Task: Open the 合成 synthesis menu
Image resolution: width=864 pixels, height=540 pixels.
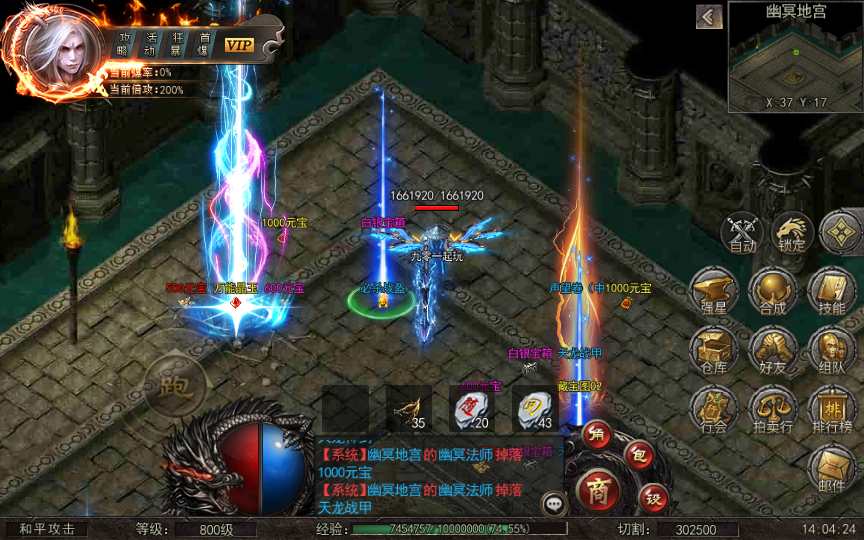Action: (x=773, y=293)
